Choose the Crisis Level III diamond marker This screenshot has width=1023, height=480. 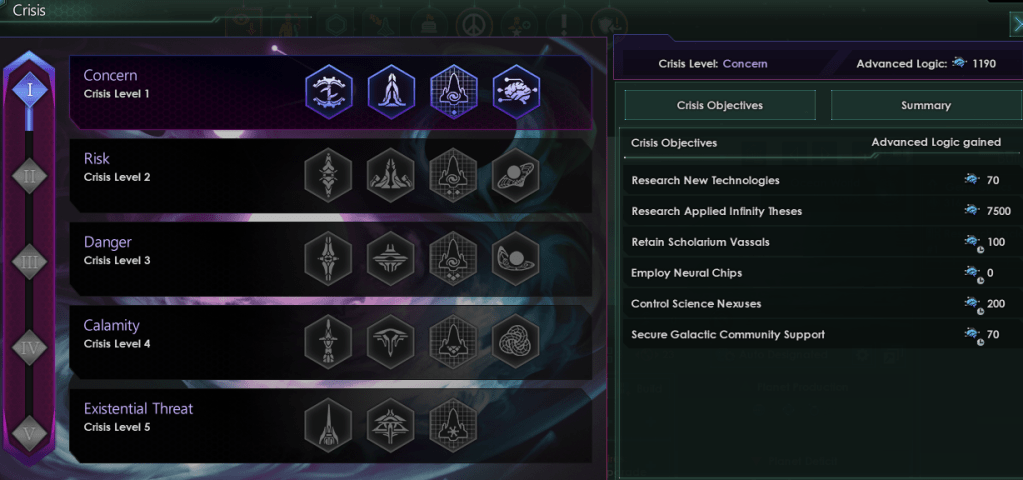tap(30, 261)
